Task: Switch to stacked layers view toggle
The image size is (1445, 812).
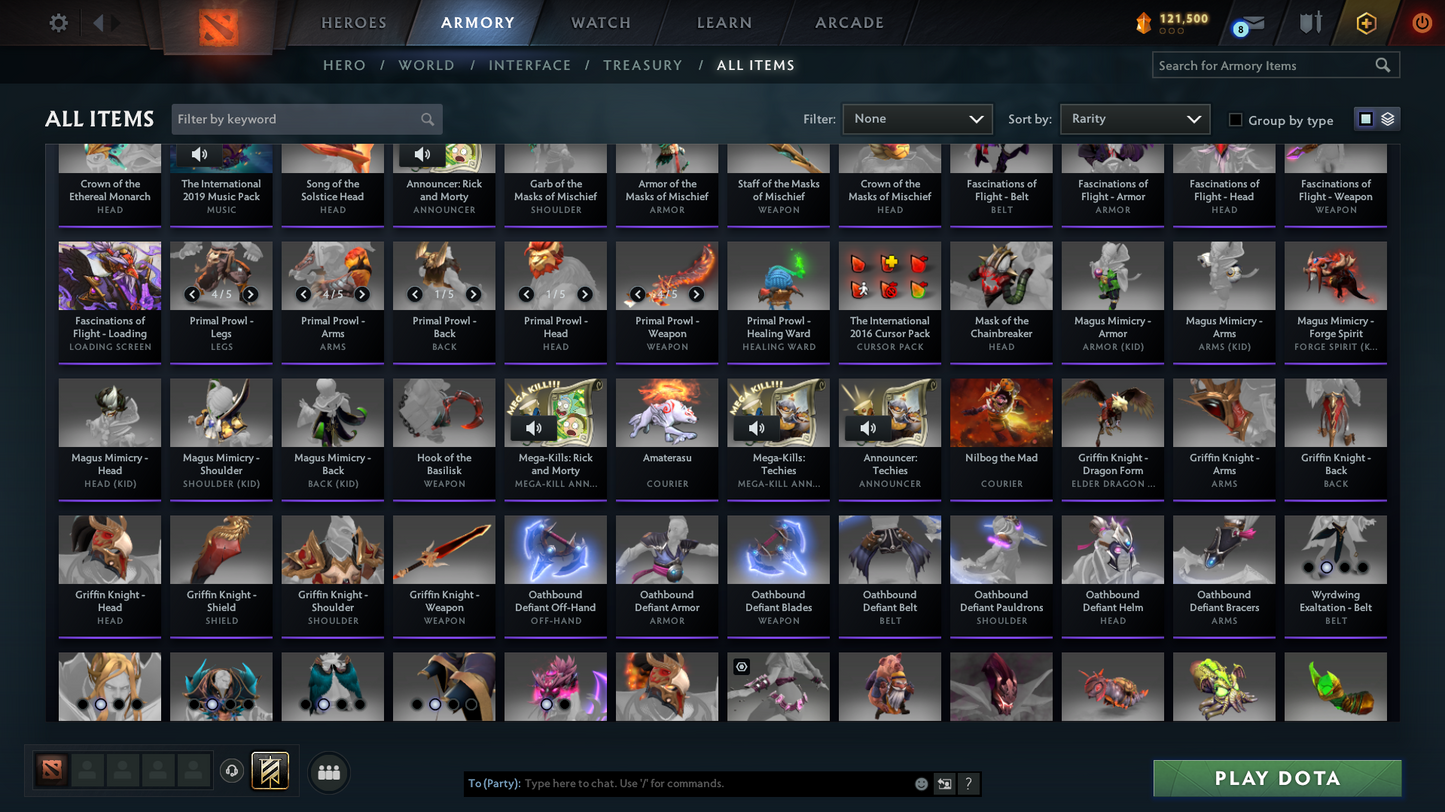Action: coord(1389,118)
